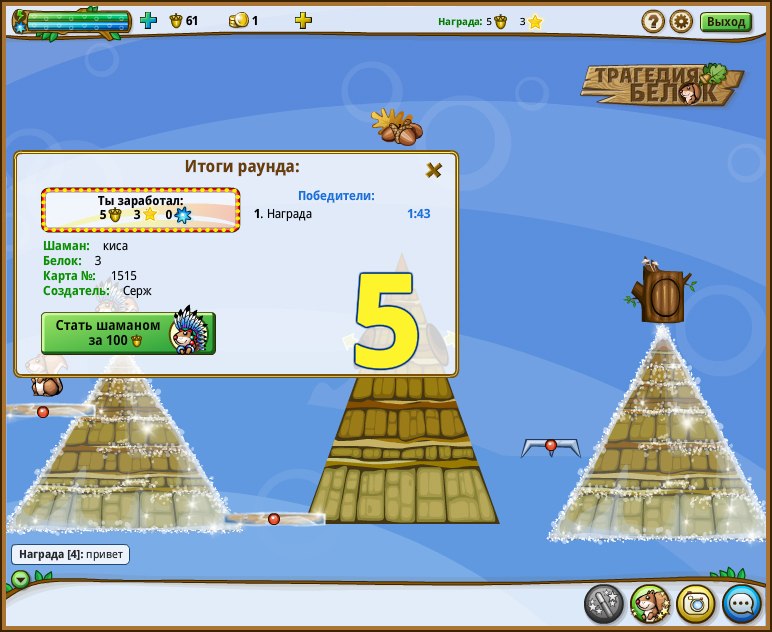Image resolution: width=772 pixels, height=632 pixels.
Task: Open the settings gear menu
Action: click(681, 21)
